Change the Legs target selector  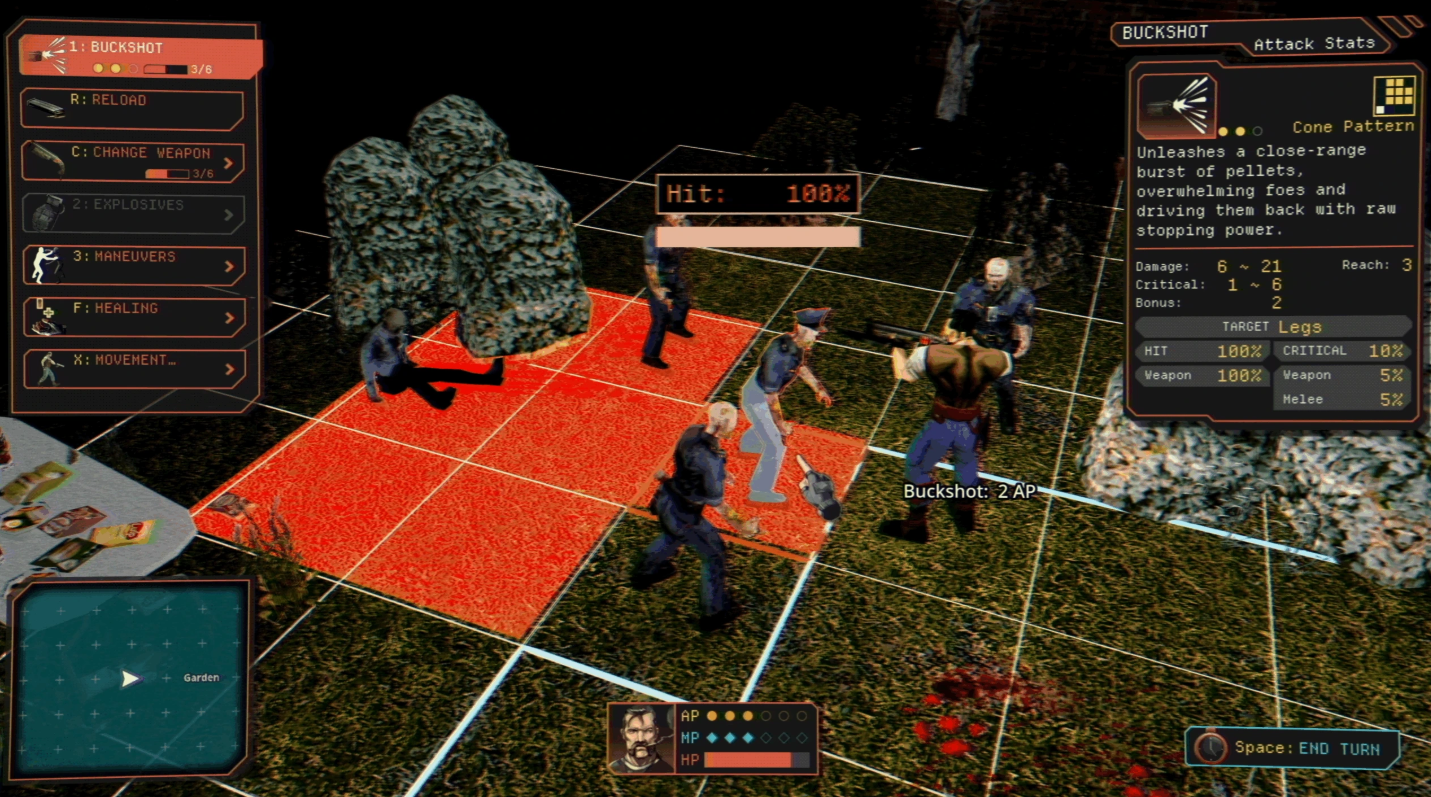point(1273,327)
